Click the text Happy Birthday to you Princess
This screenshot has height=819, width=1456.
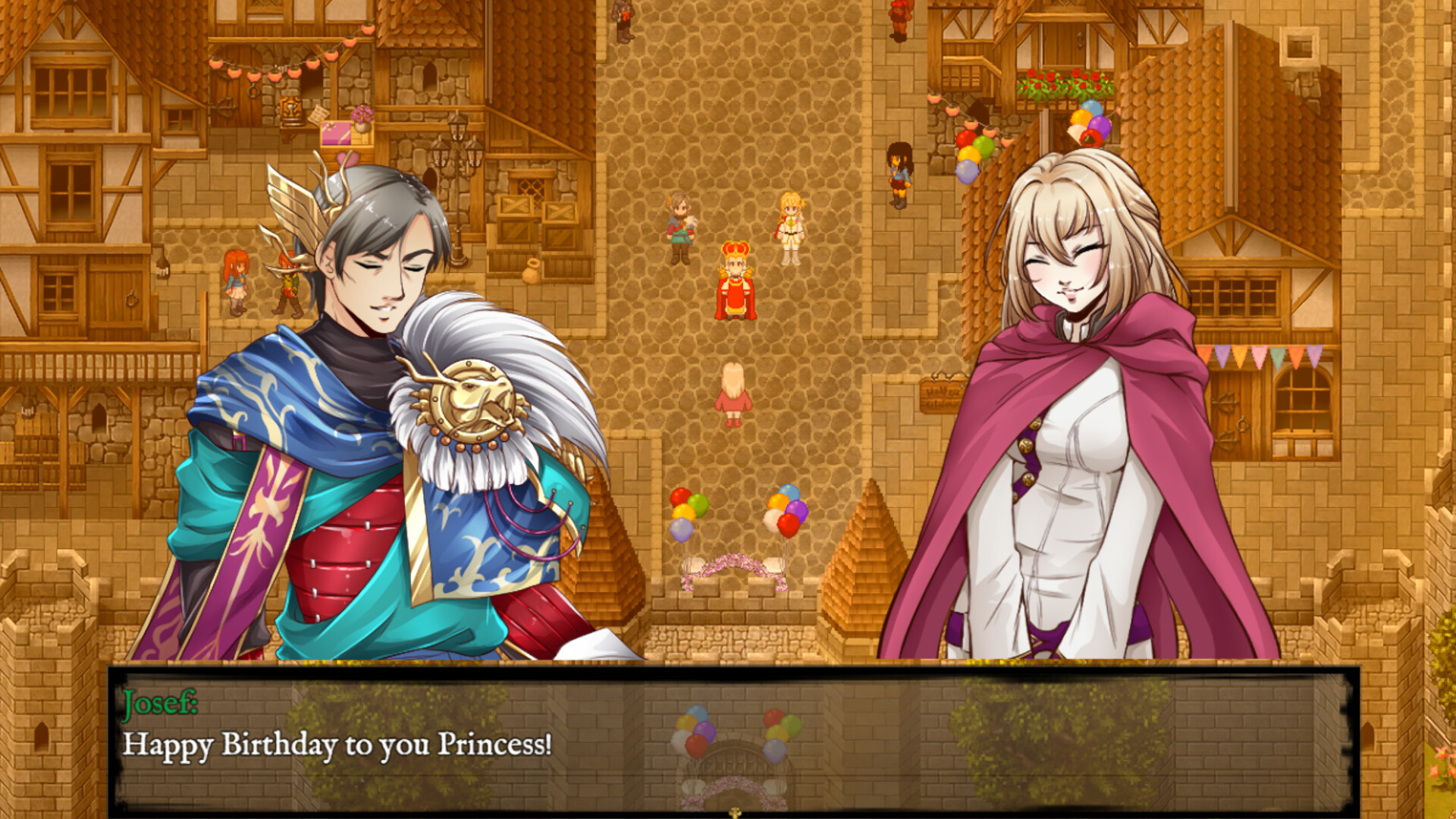341,747
